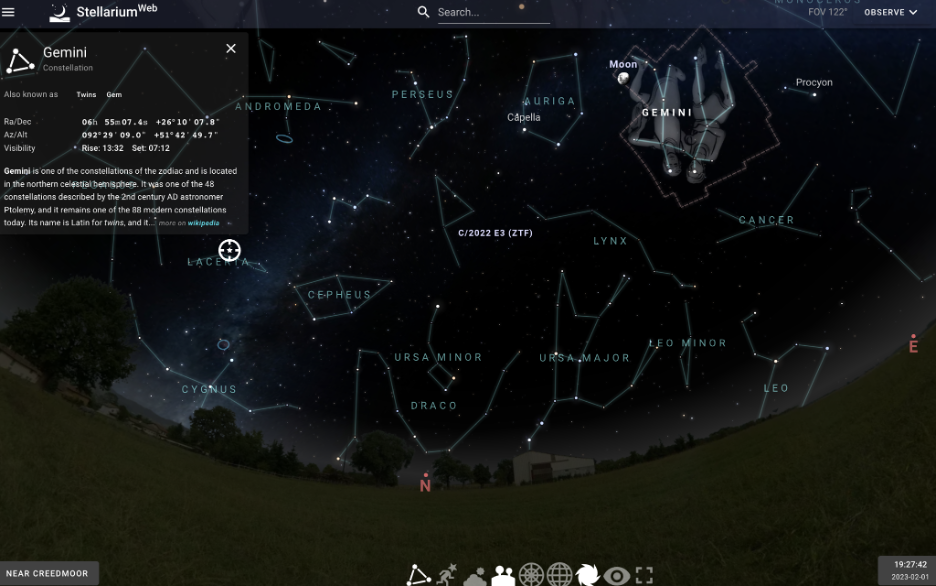
Task: Toggle the landscape display
Action: tap(503, 575)
